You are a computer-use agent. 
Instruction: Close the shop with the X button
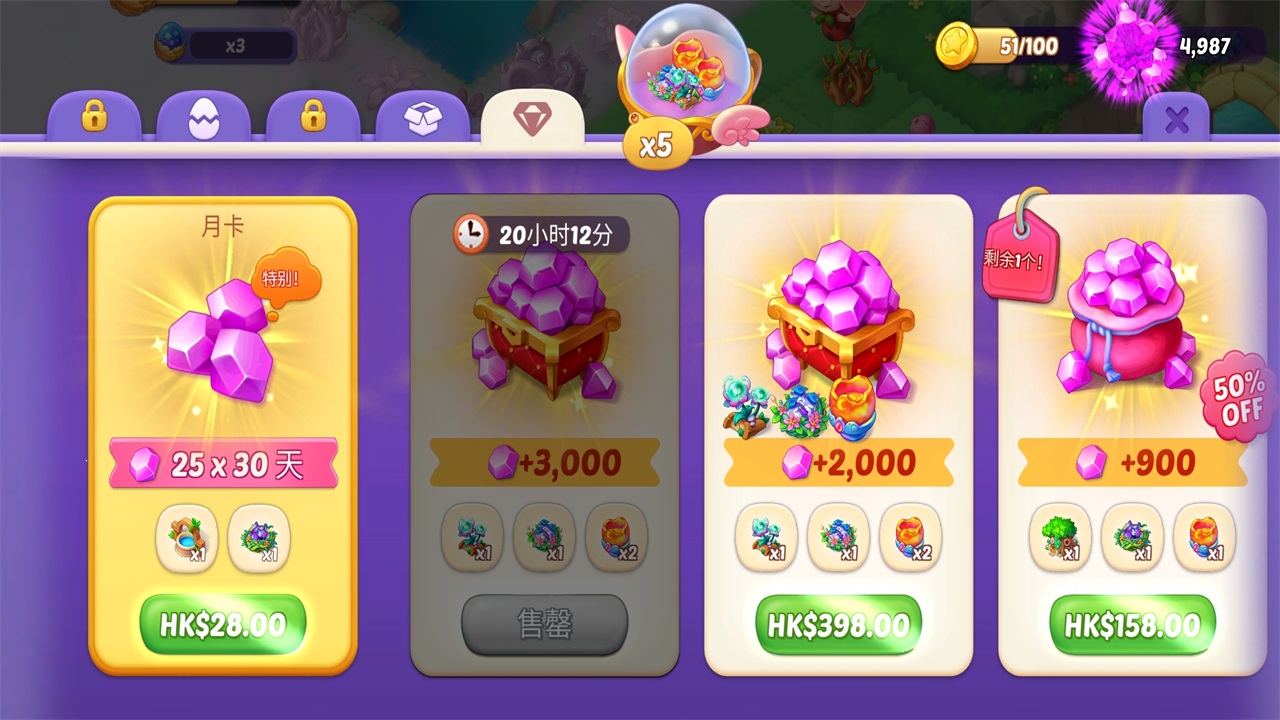1176,121
